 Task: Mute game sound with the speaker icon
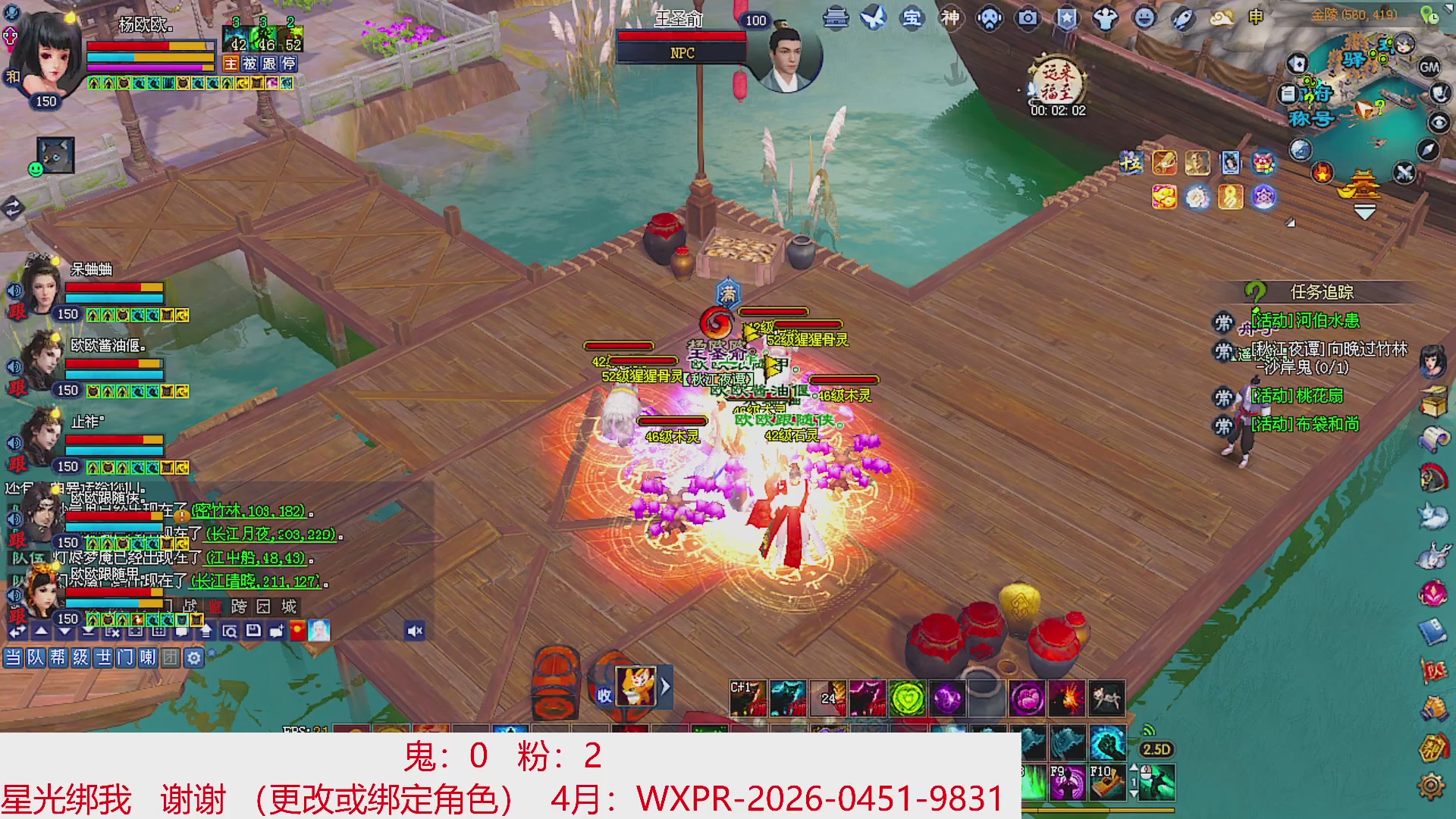[x=413, y=631]
